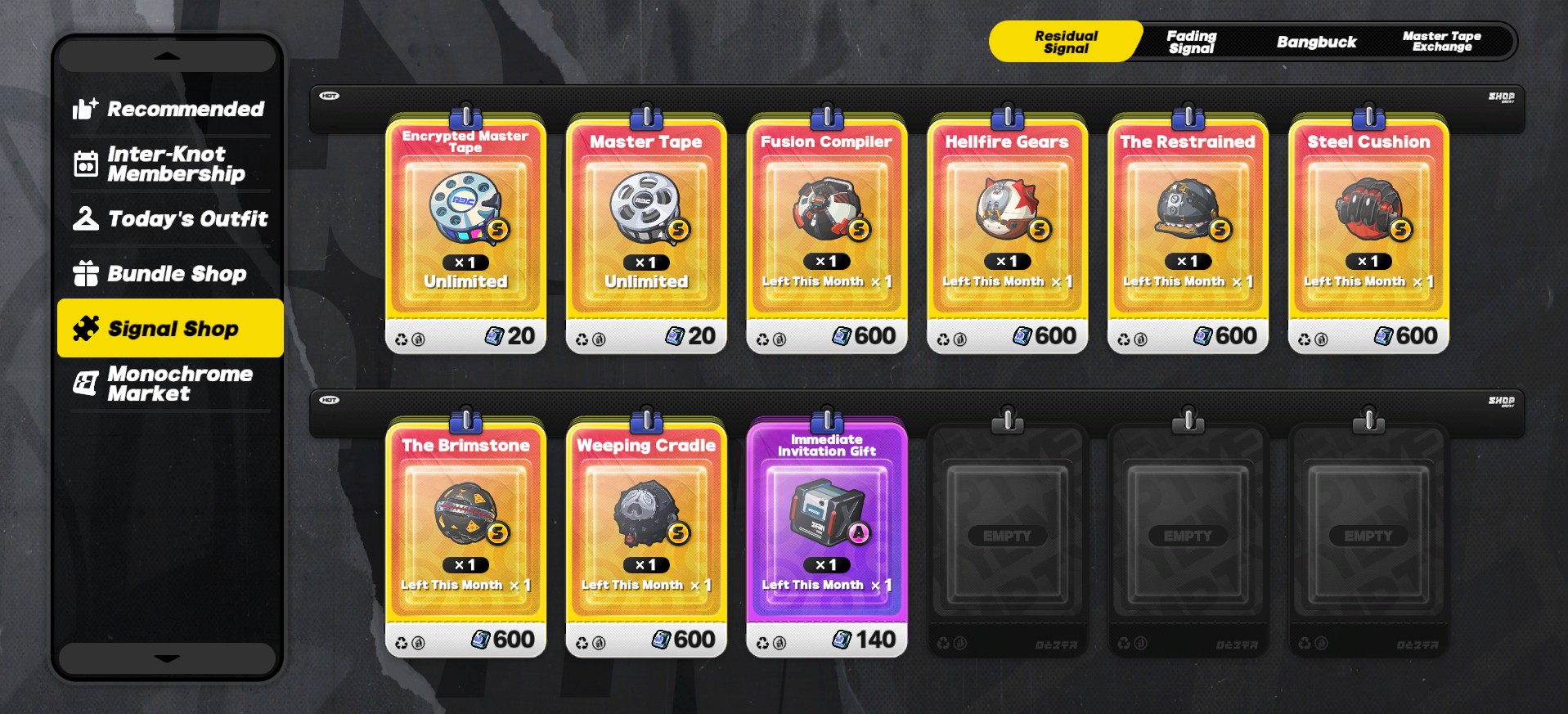
Task: Select The Brimstone item card
Action: 465,537
